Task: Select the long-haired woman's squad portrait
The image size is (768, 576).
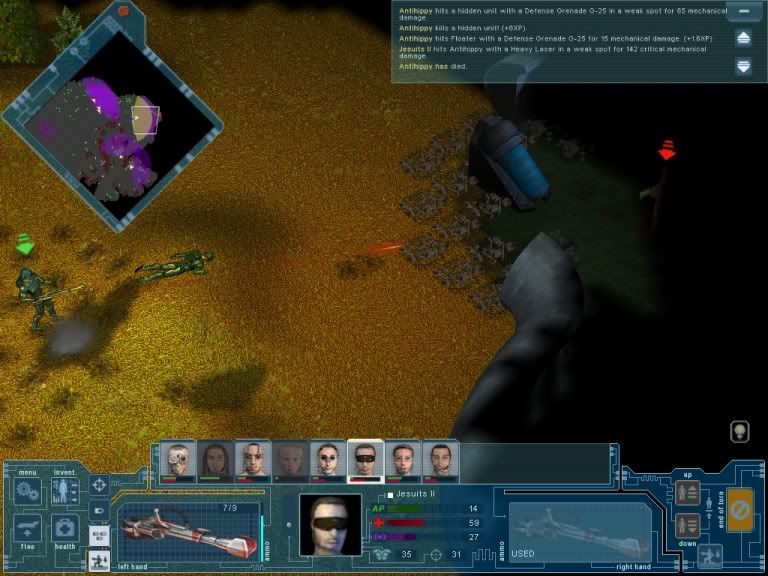Action: click(215, 462)
